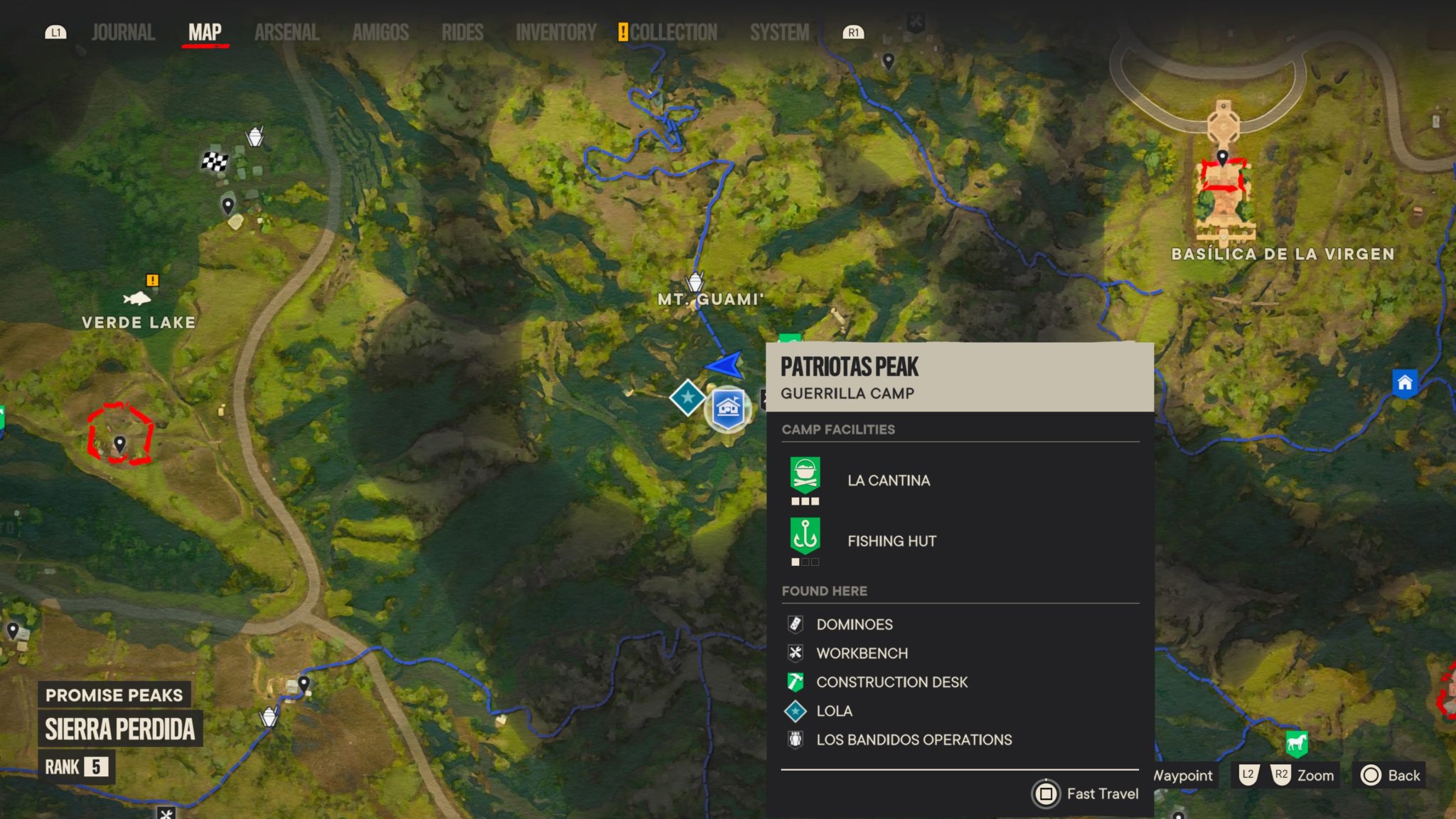Image resolution: width=1456 pixels, height=819 pixels.
Task: Open the Journal tab
Action: tap(123, 33)
